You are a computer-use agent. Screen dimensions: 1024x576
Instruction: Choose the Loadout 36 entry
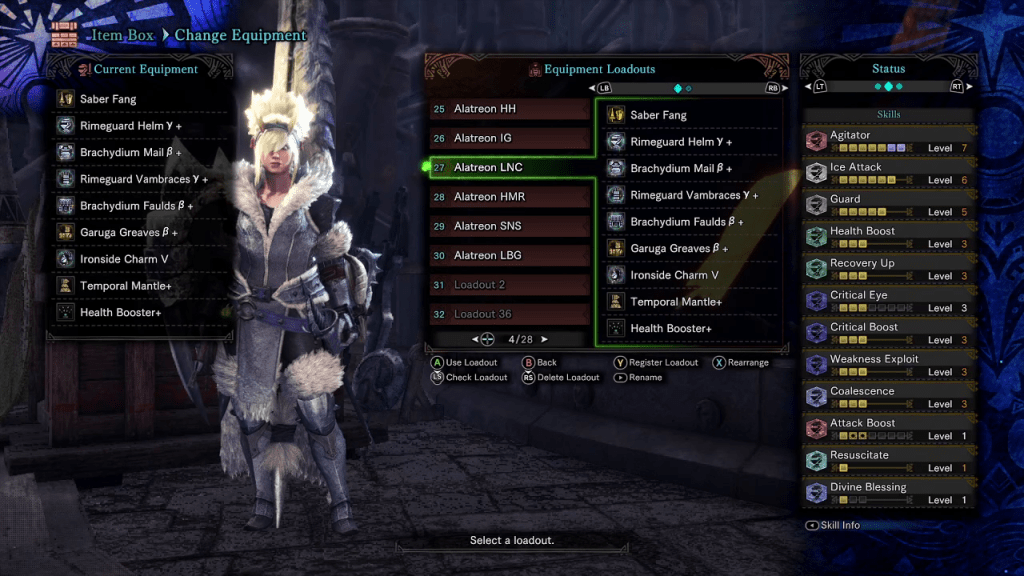(510, 314)
